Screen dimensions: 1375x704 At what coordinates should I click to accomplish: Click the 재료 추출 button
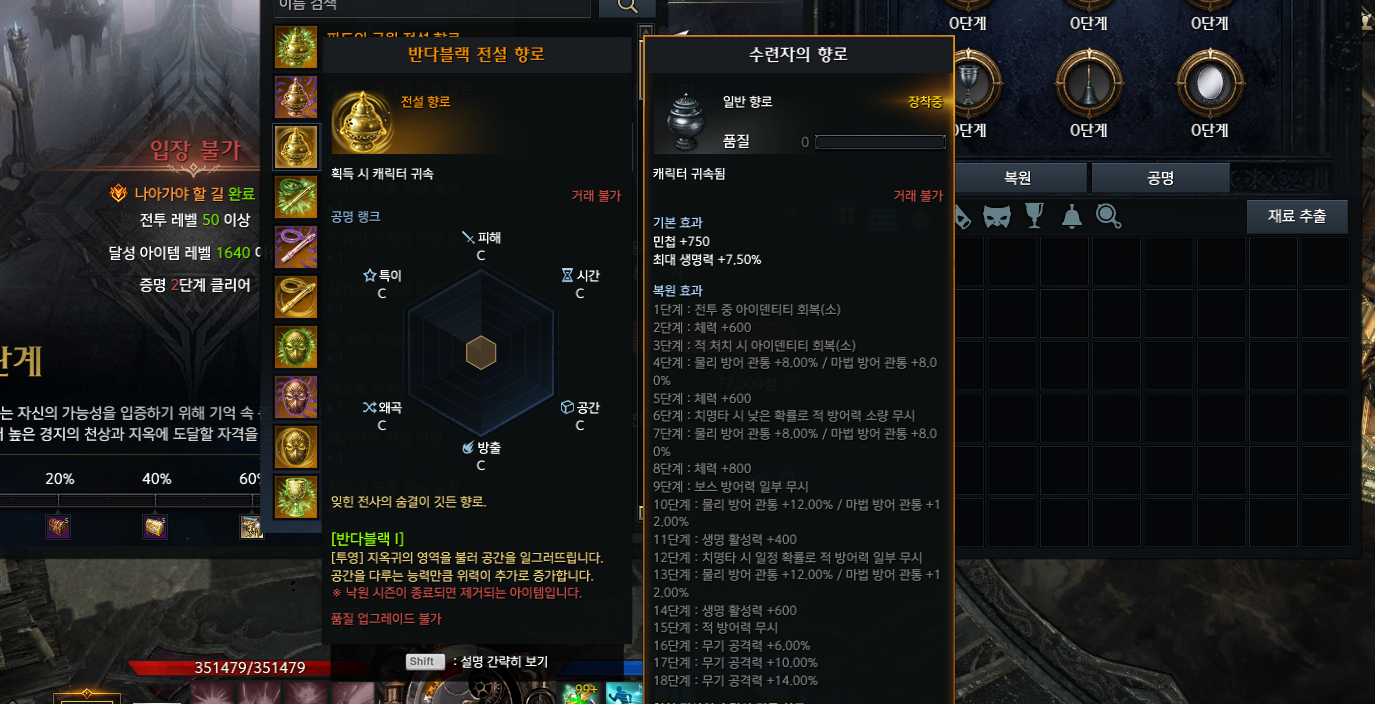1297,216
